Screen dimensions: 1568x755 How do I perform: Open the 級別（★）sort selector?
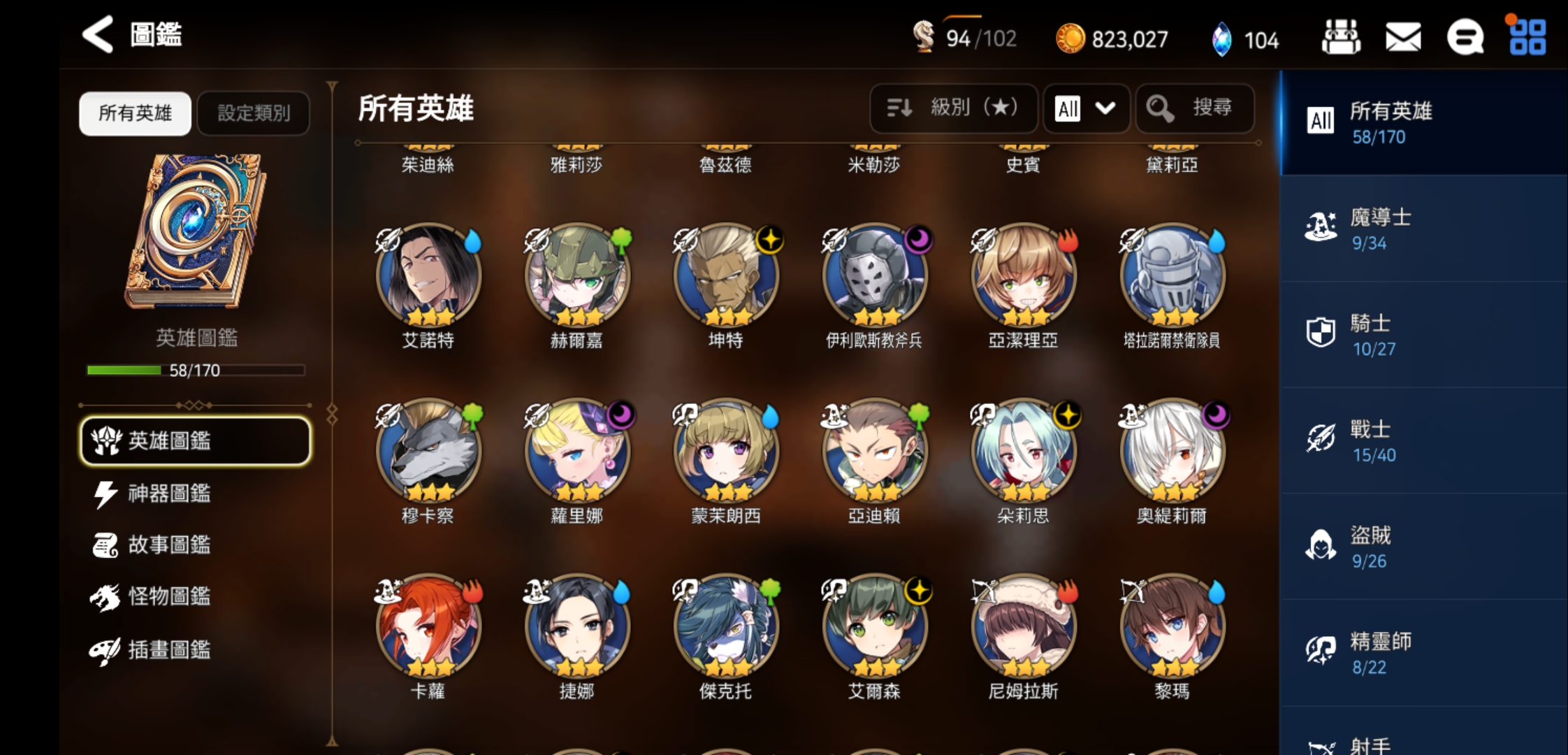click(x=953, y=108)
